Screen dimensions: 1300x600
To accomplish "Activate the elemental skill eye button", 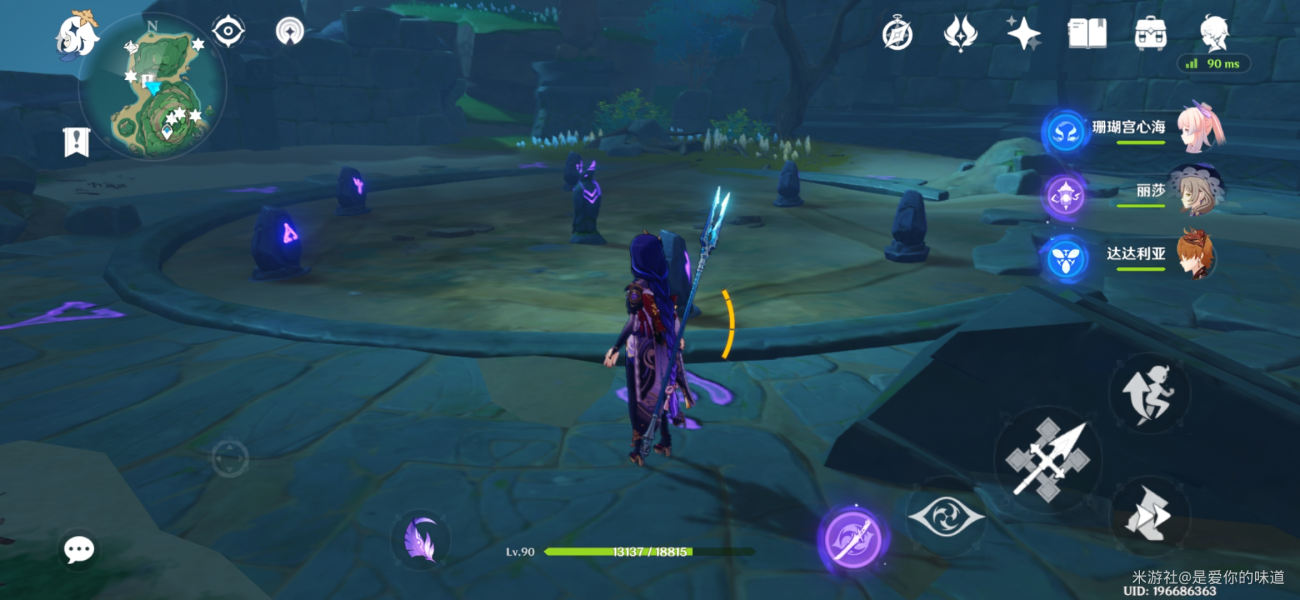I will click(945, 516).
